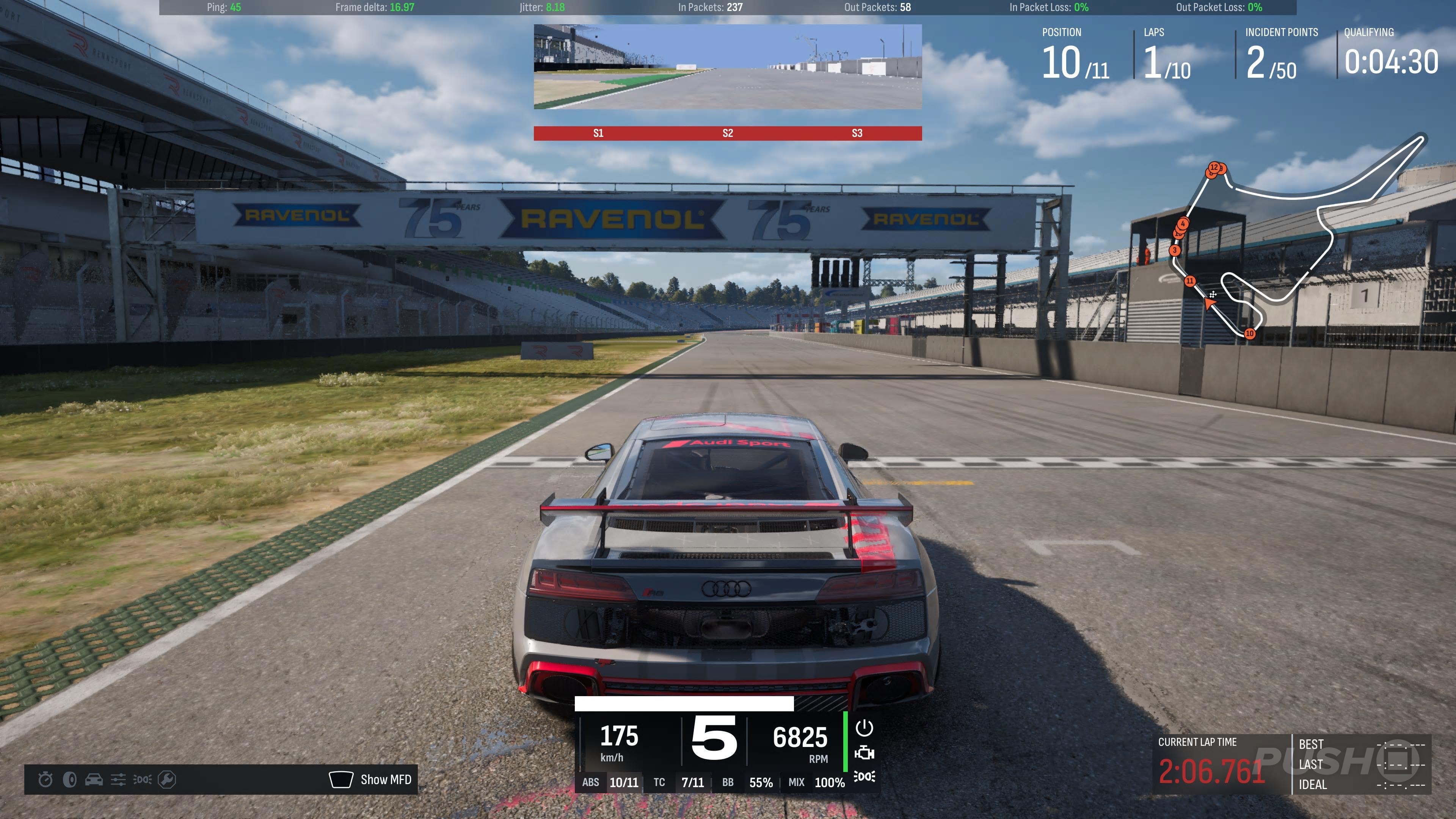Select the tyre icon in the MFD bar
This screenshot has width=1456, height=819.
point(69,780)
